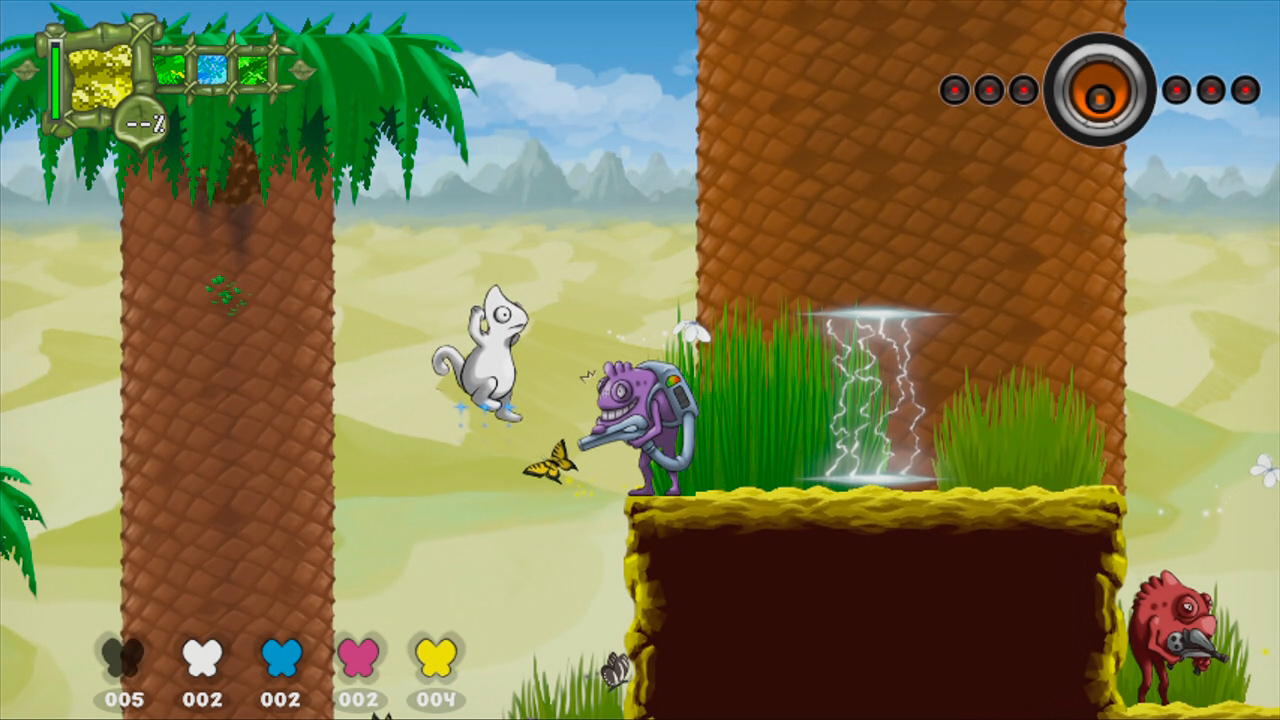Select the white butterfly counter icon
The image size is (1280, 720).
click(x=204, y=658)
